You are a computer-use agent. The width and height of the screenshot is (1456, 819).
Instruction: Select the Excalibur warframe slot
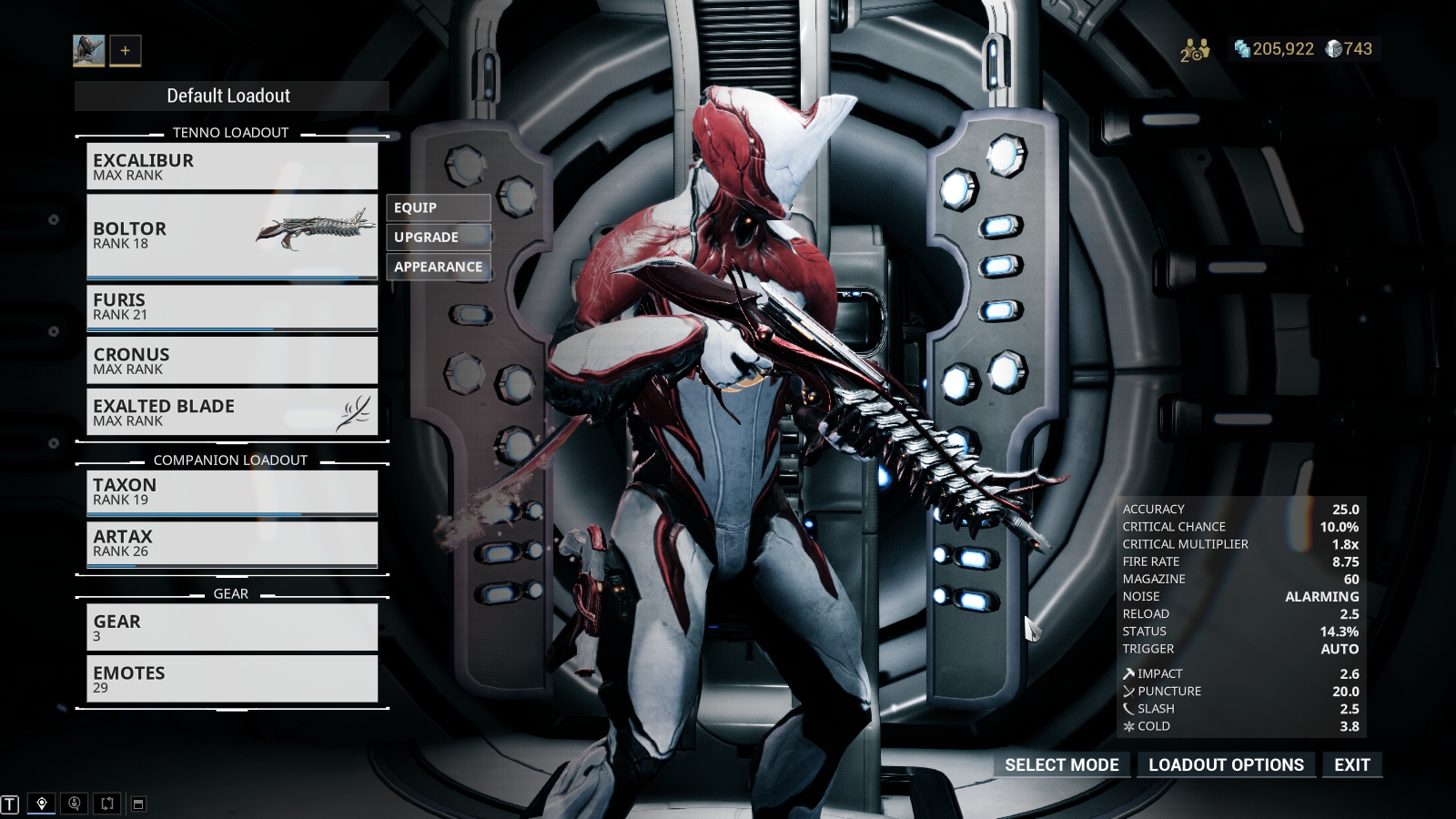[231, 167]
